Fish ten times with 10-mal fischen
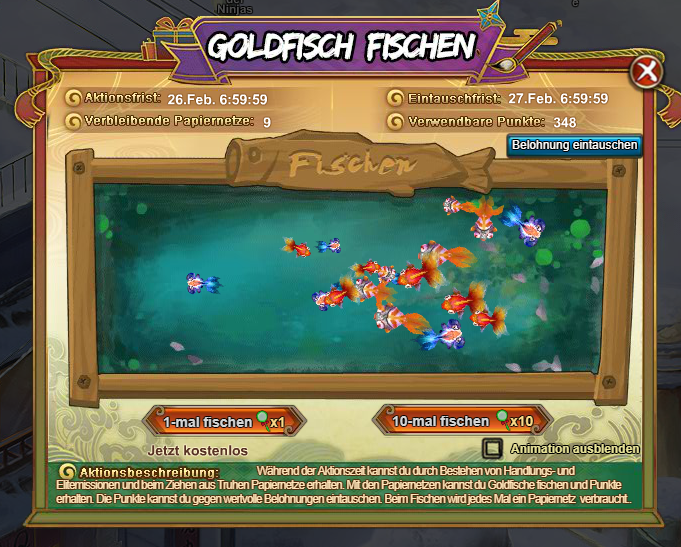The image size is (681, 547). point(461,421)
